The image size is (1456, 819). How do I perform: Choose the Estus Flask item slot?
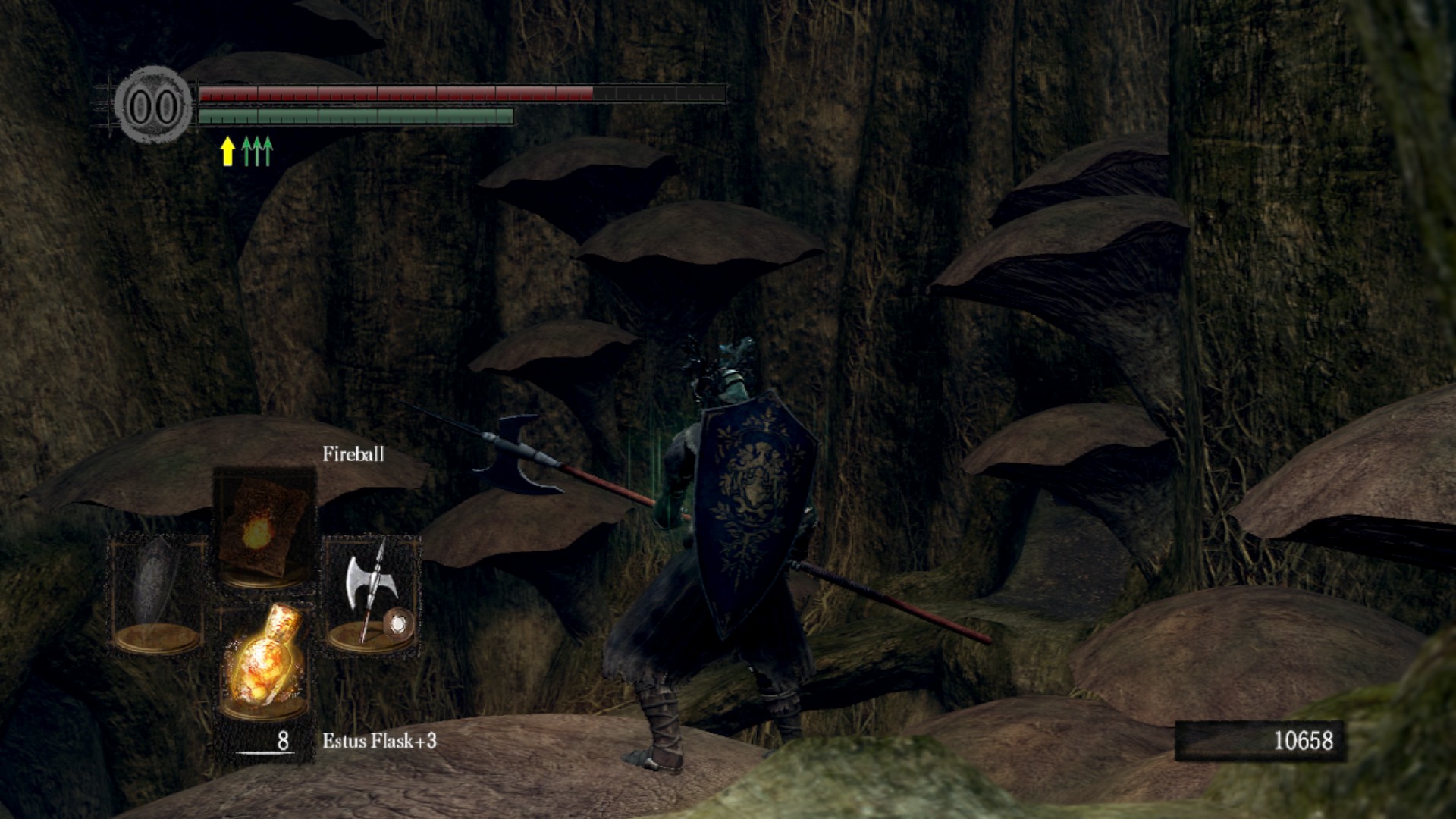265,660
